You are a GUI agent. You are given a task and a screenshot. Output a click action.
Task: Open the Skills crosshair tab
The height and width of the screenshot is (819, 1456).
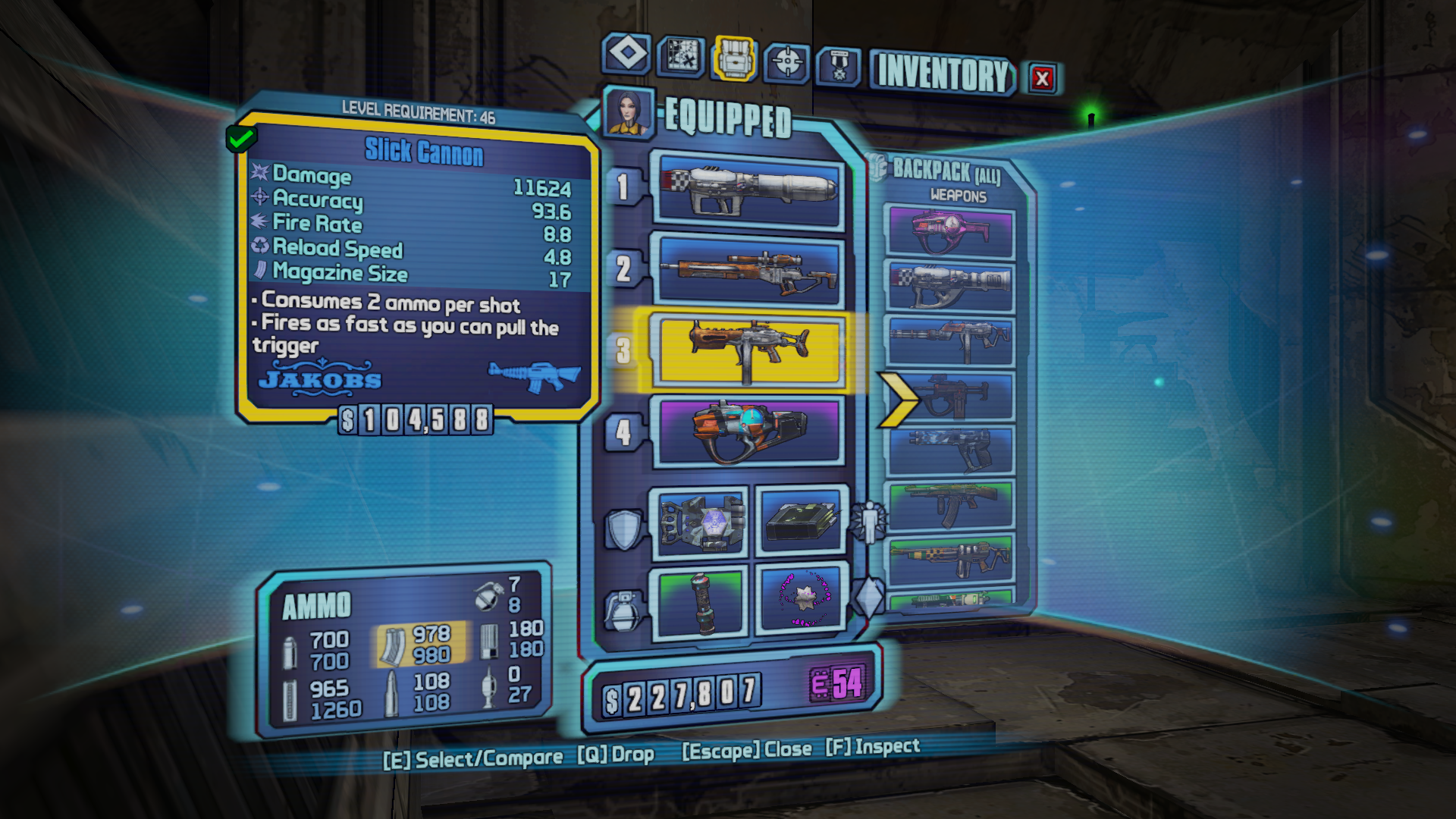(786, 62)
